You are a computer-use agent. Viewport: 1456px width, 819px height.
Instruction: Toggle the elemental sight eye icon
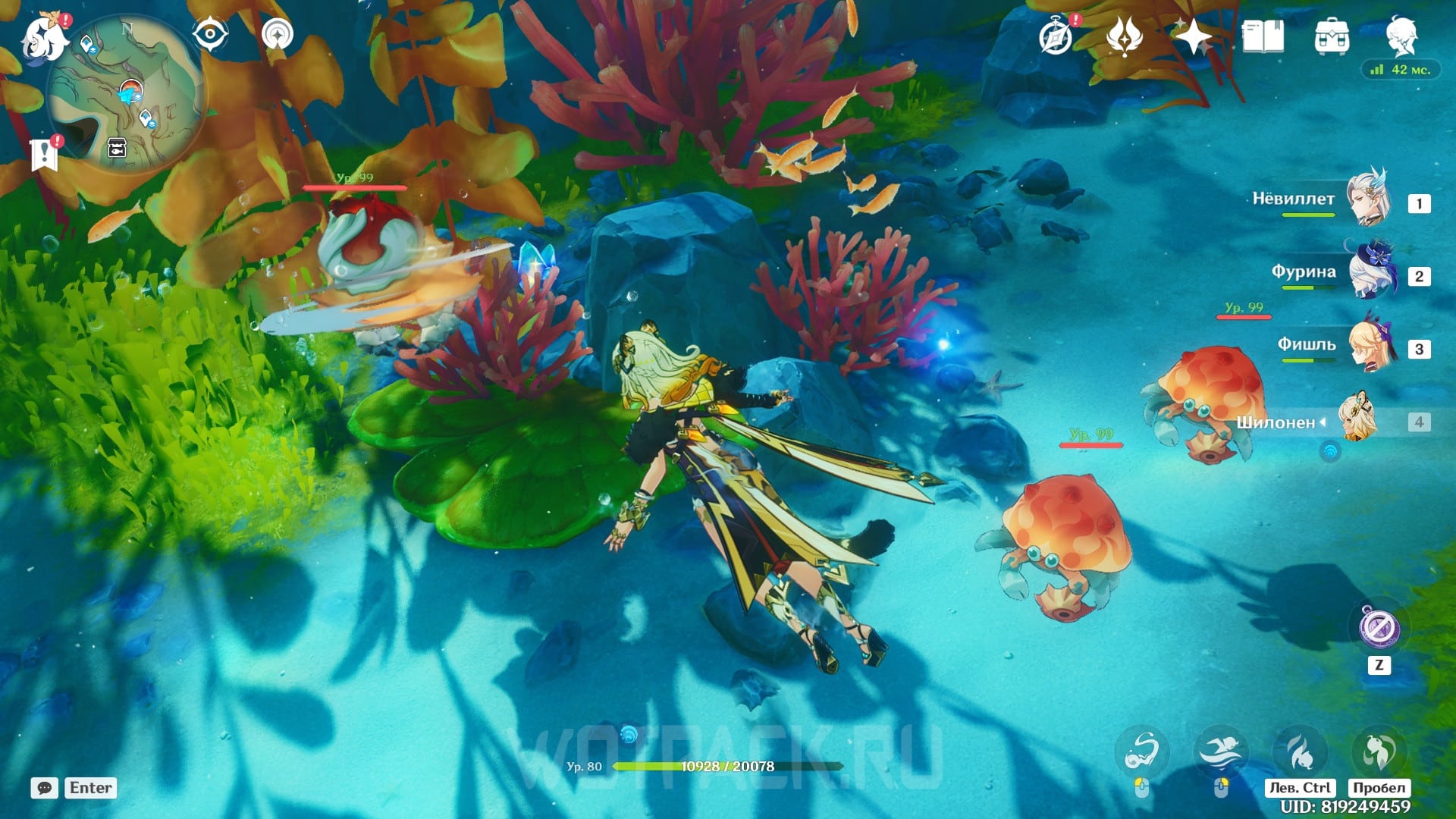(210, 35)
